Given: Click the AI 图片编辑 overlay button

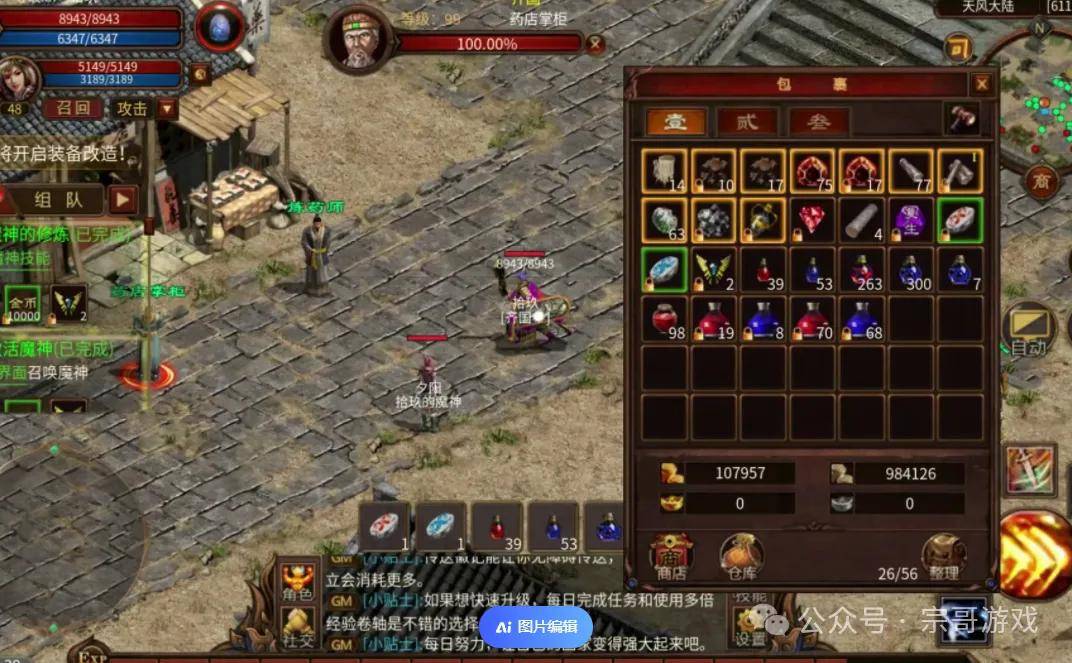Looking at the screenshot, I should click(x=537, y=627).
